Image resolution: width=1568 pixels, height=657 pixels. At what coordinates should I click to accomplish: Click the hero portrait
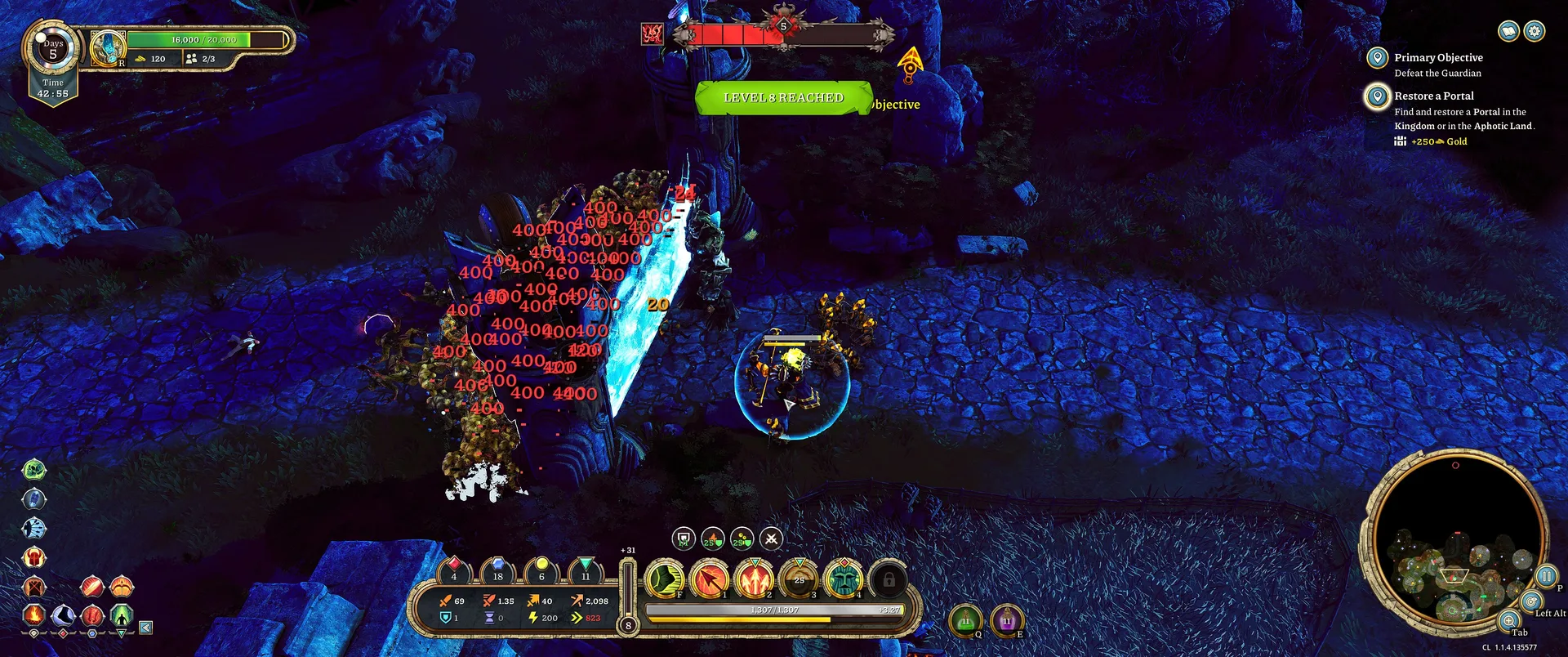pyautogui.click(x=107, y=48)
